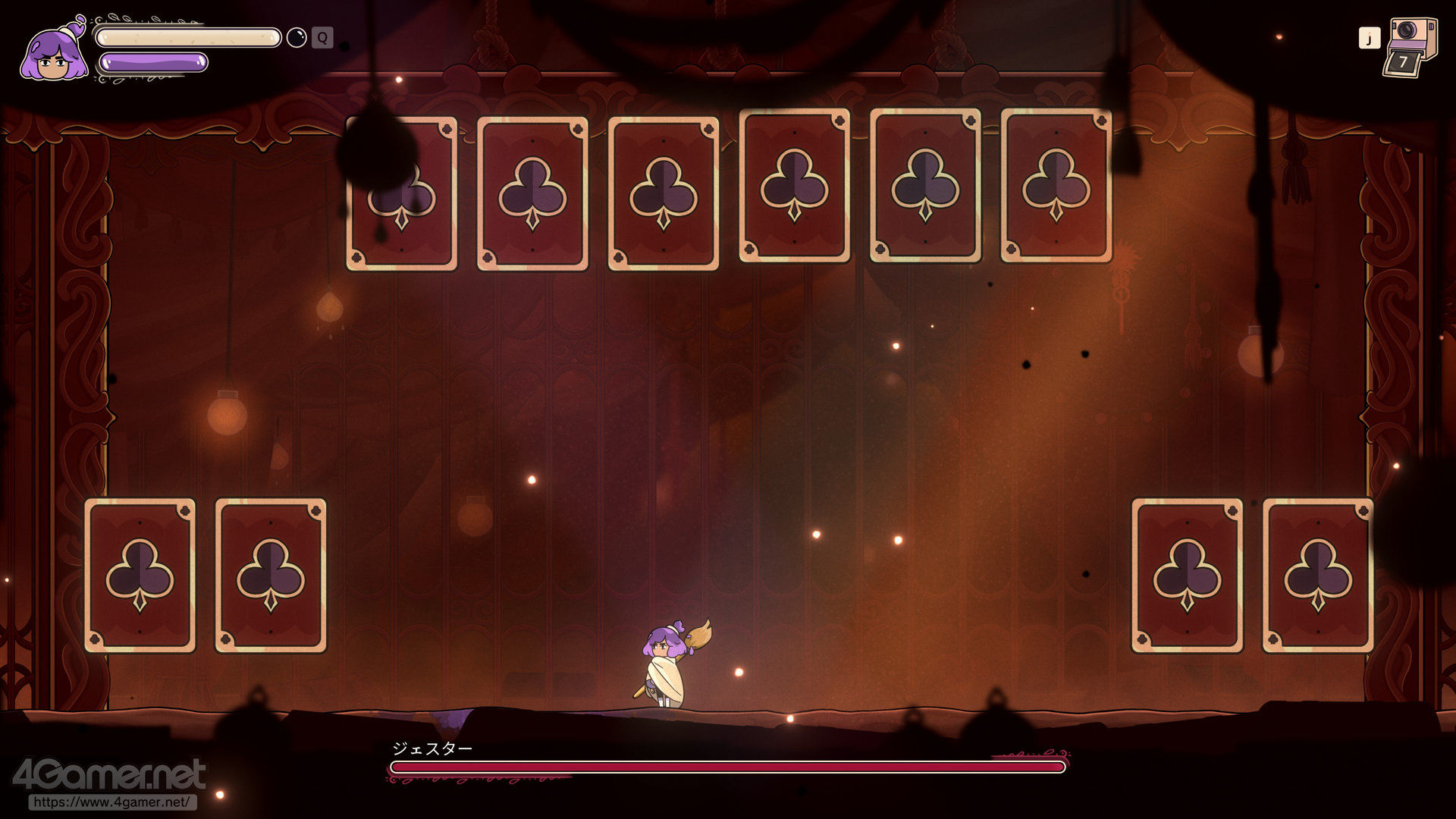Open the 4gamer.net URL watermark
The width and height of the screenshot is (1456, 819).
(112, 802)
